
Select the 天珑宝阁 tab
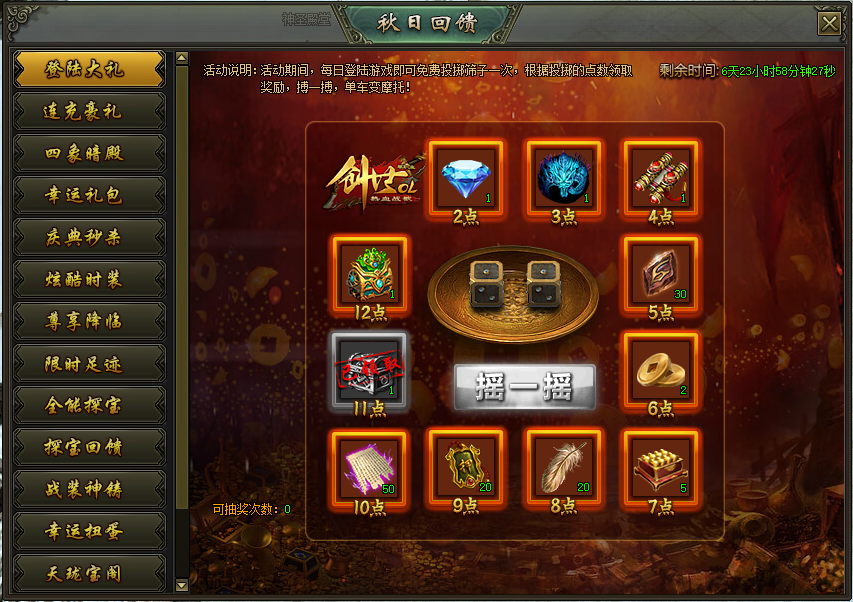click(x=89, y=573)
